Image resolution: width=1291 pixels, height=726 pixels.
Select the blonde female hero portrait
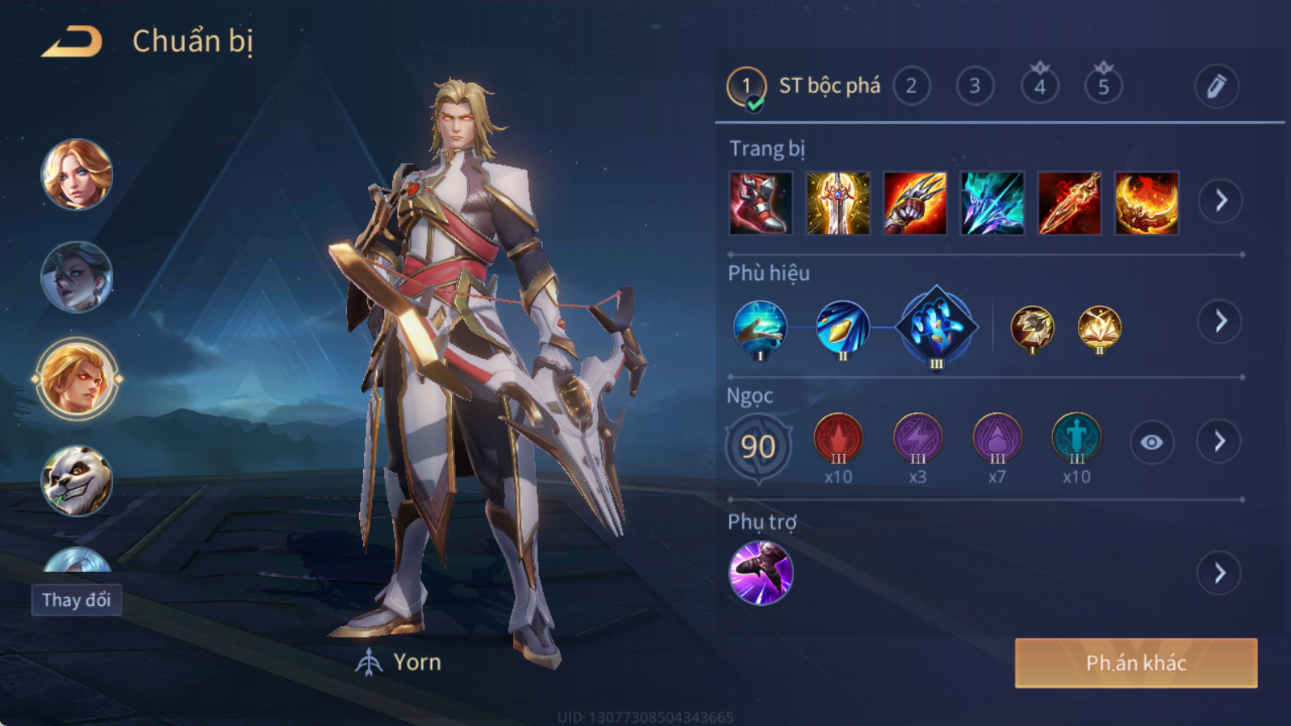pos(77,175)
